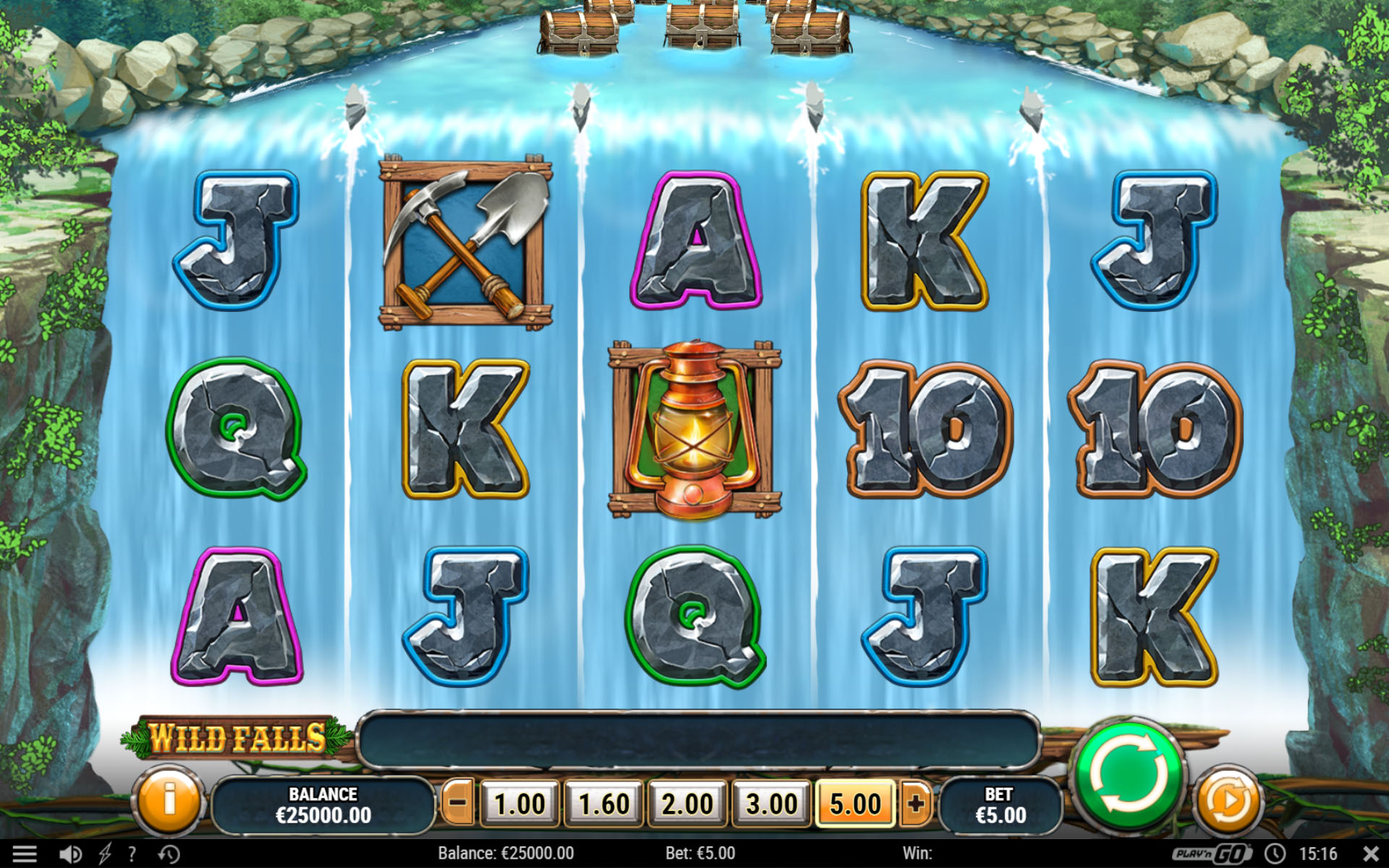The image size is (1389, 868).
Task: Close the game with the X button
Action: coord(1370,854)
